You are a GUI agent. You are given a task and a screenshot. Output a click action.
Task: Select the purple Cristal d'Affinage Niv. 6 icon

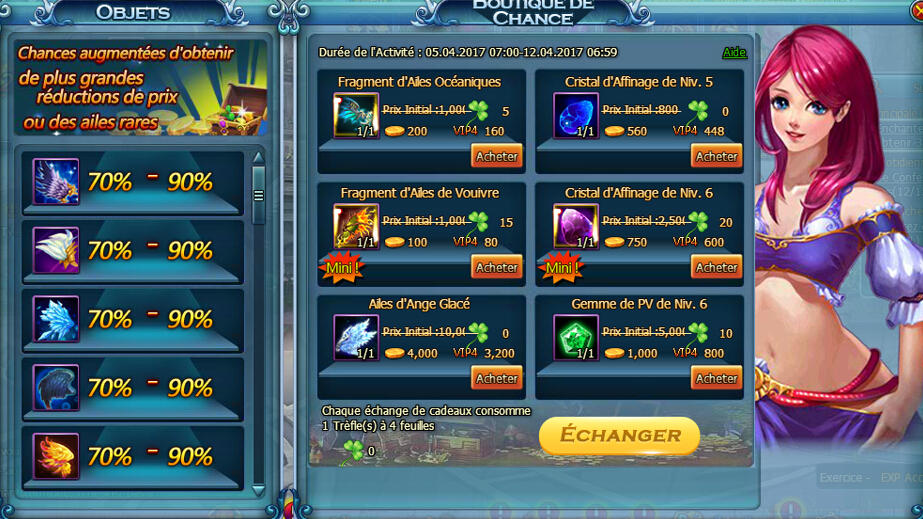576,227
